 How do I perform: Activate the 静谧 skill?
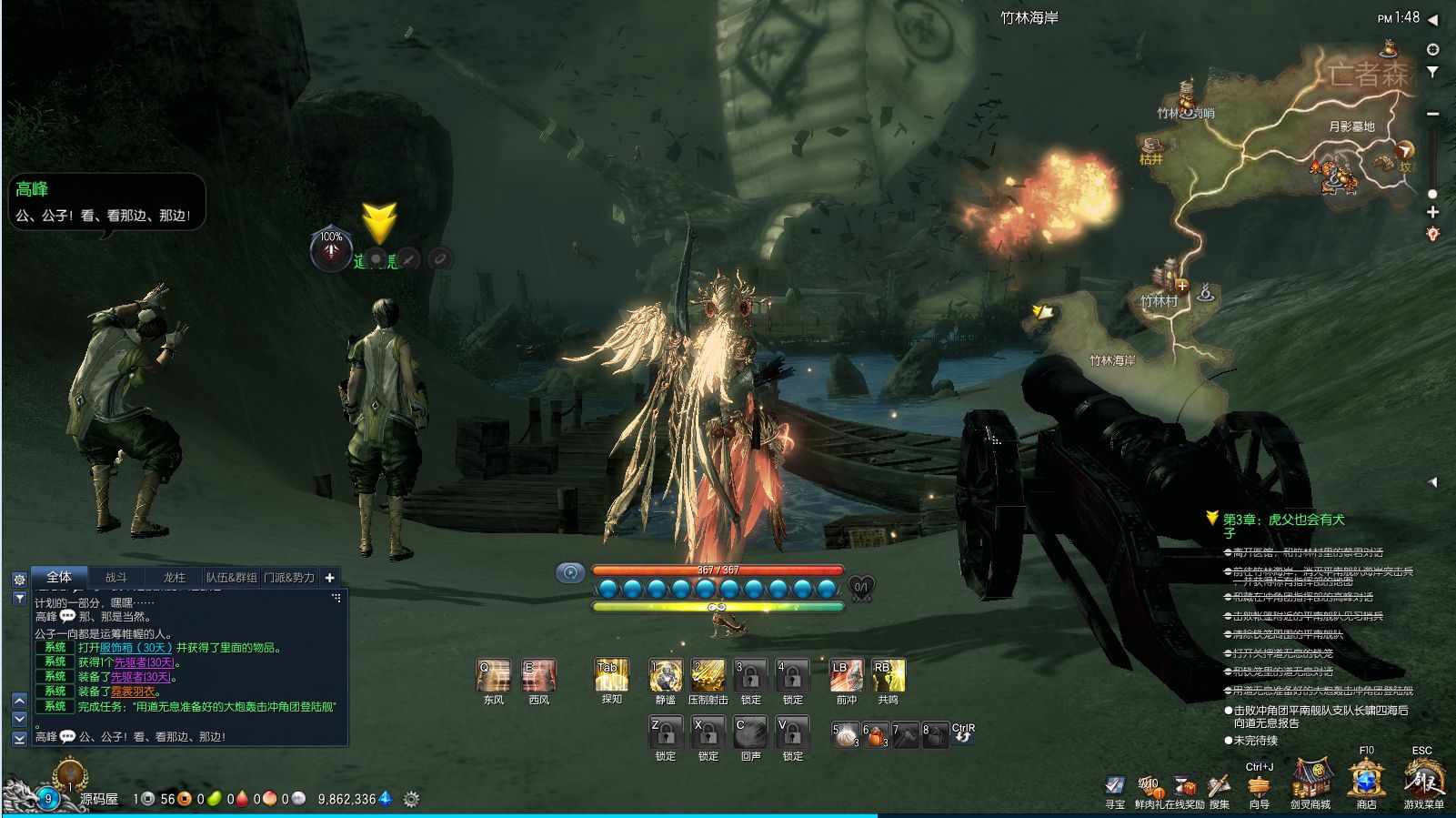coord(666,676)
